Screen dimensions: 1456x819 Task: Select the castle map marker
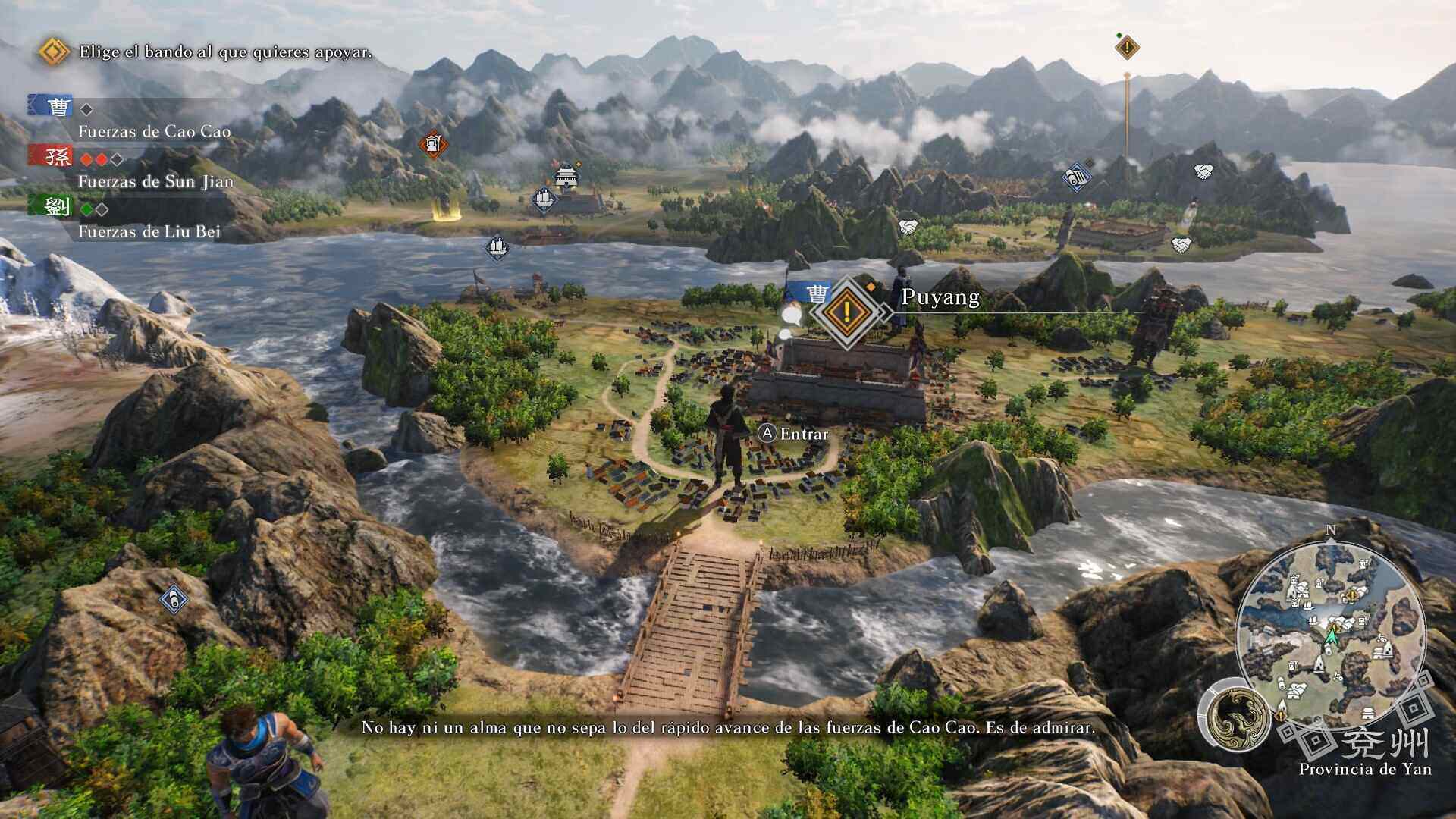[x=565, y=176]
